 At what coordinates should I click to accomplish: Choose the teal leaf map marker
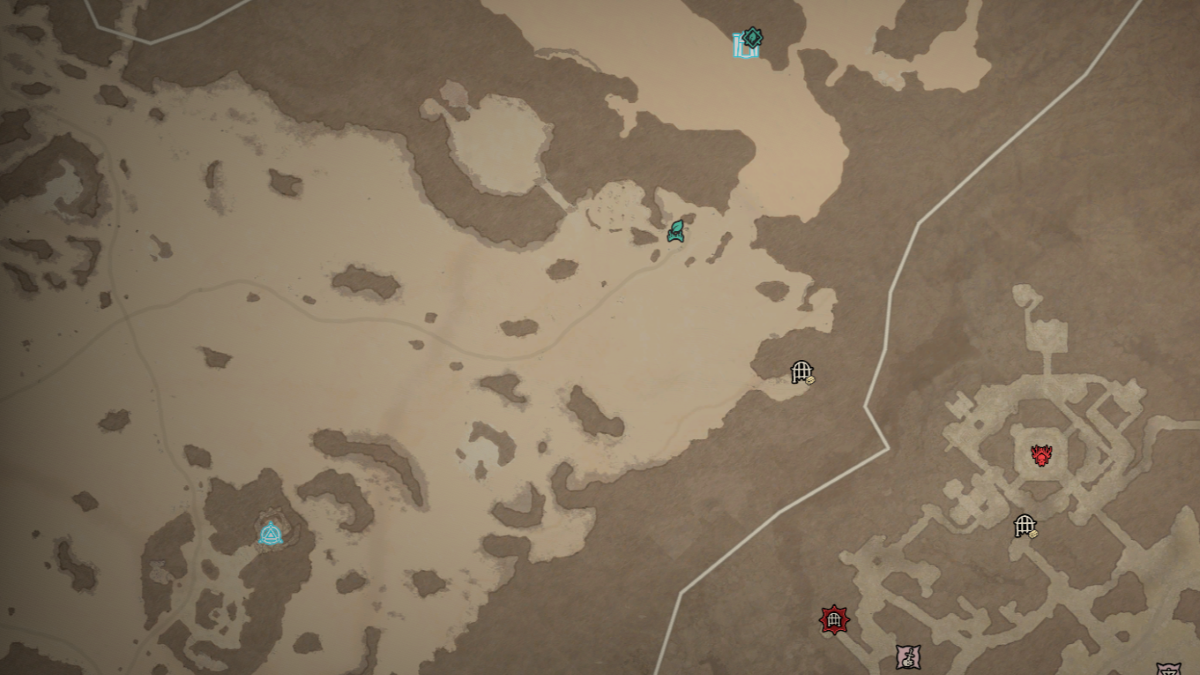(x=676, y=232)
